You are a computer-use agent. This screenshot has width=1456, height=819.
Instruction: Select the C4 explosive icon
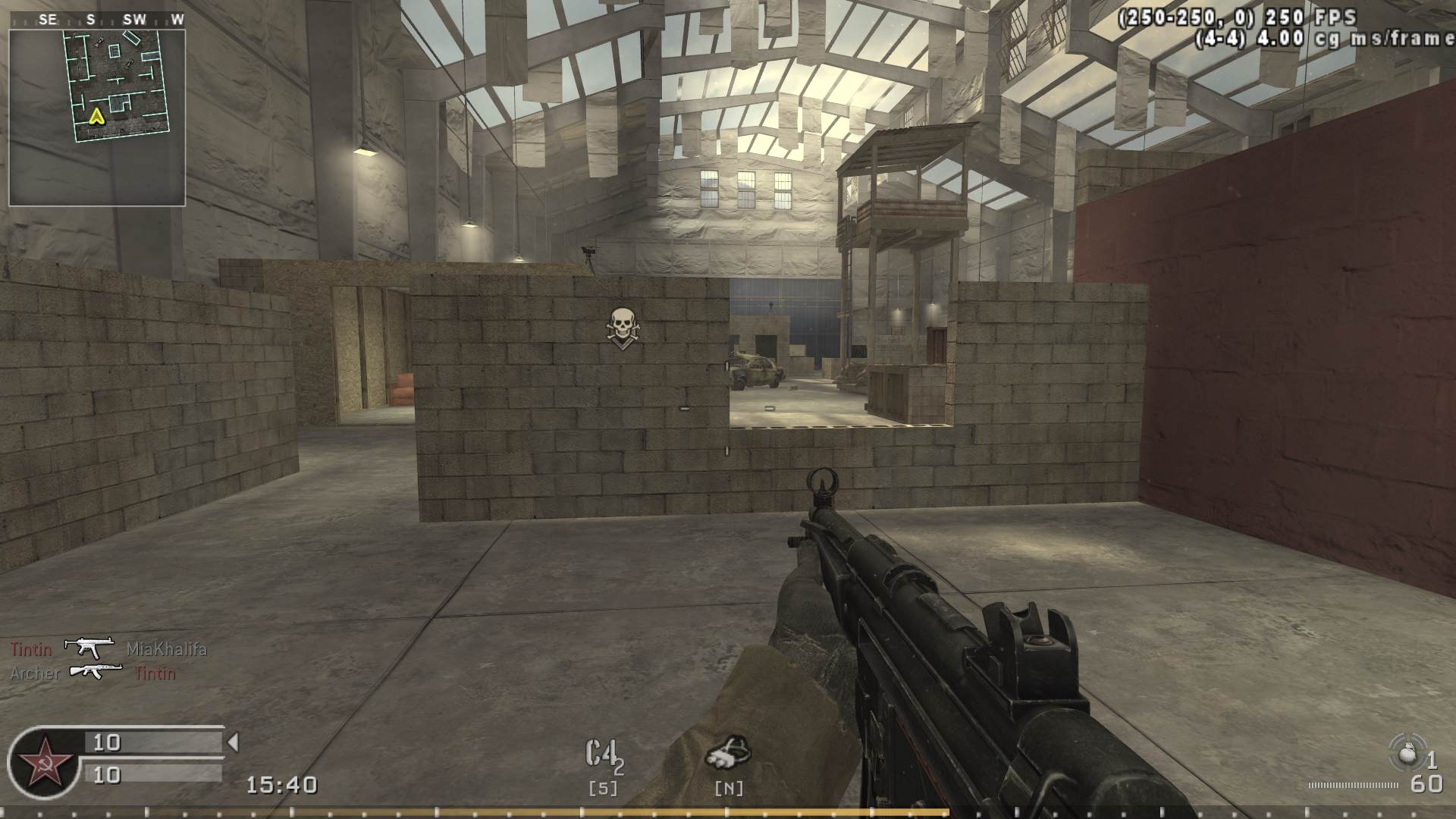604,756
